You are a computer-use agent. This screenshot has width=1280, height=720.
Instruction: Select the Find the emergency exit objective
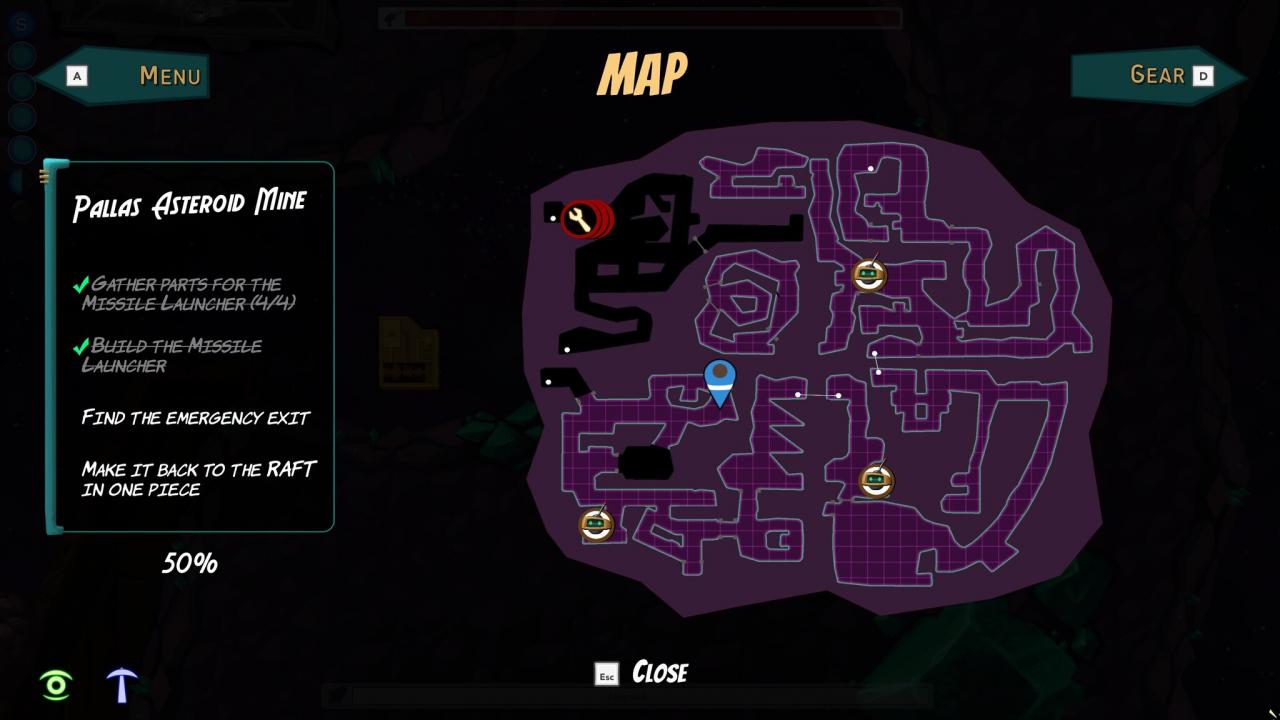pos(196,417)
